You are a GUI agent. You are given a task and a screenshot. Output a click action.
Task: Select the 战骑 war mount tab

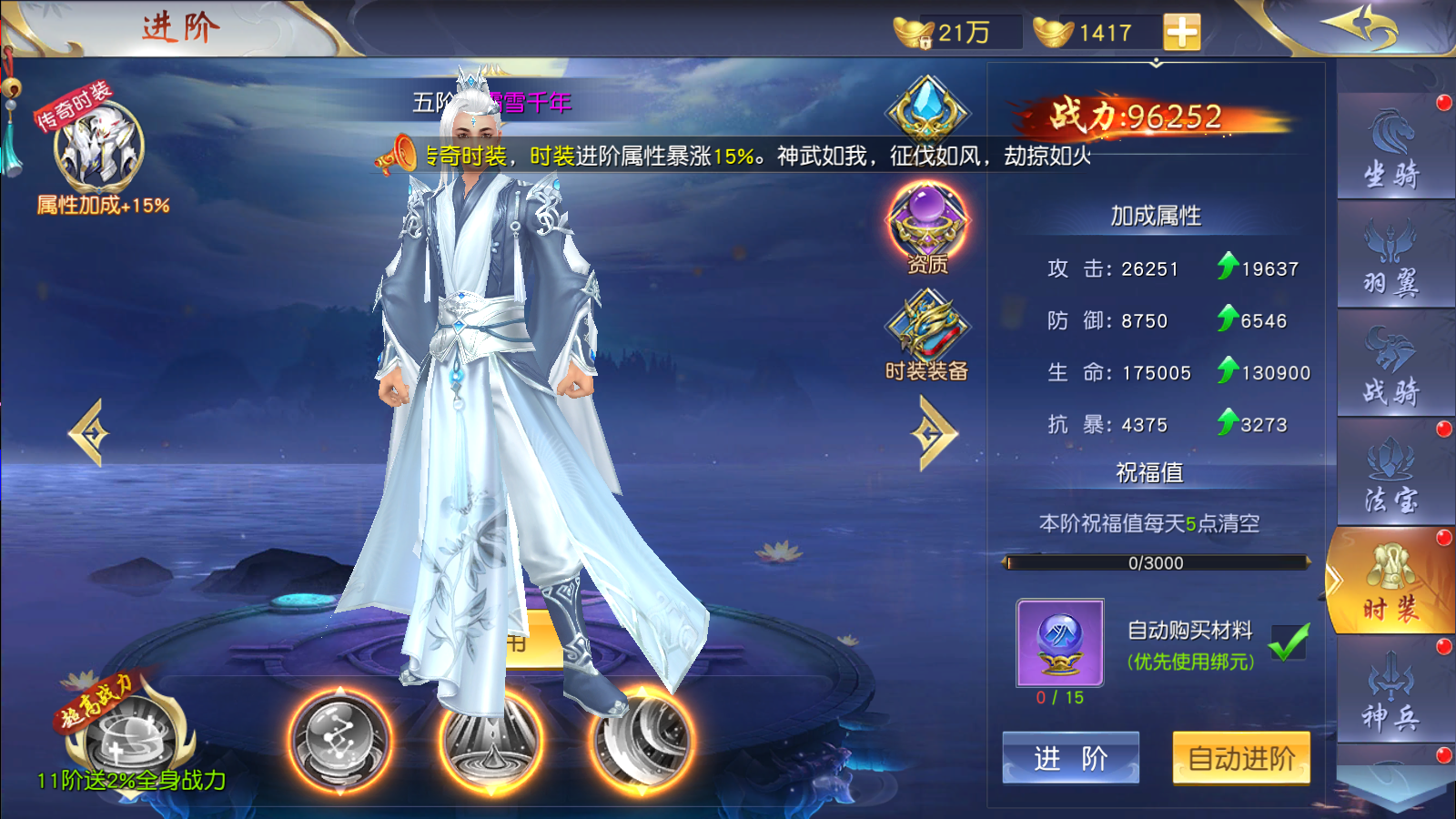click(x=1391, y=366)
